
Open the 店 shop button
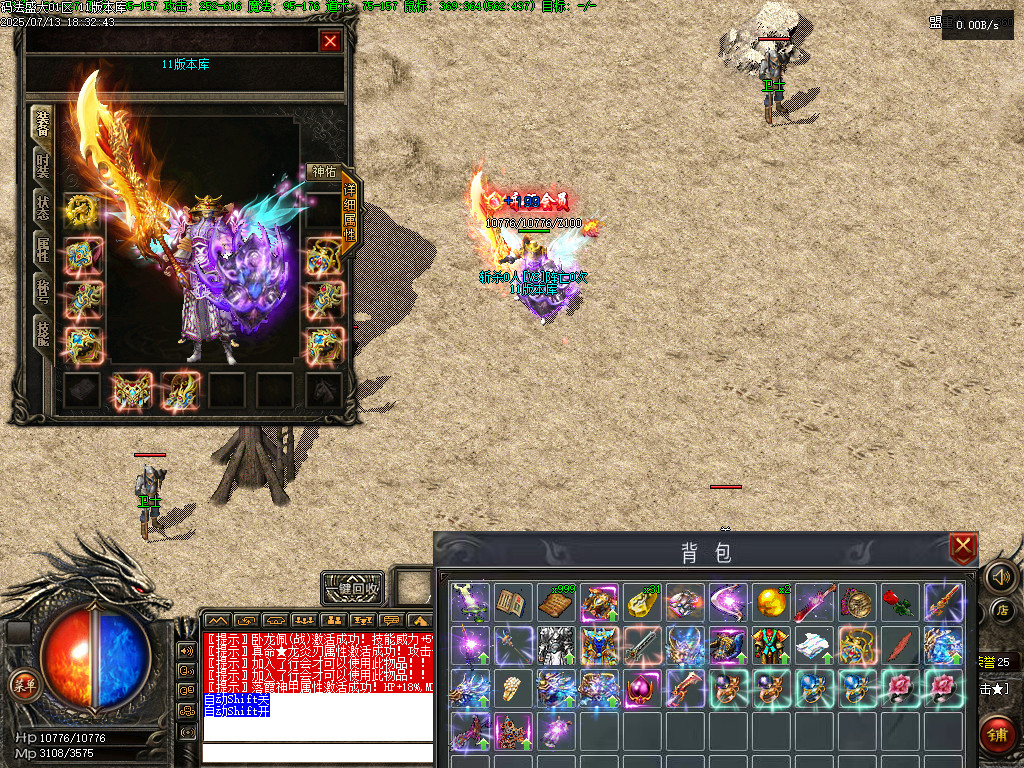(1001, 609)
